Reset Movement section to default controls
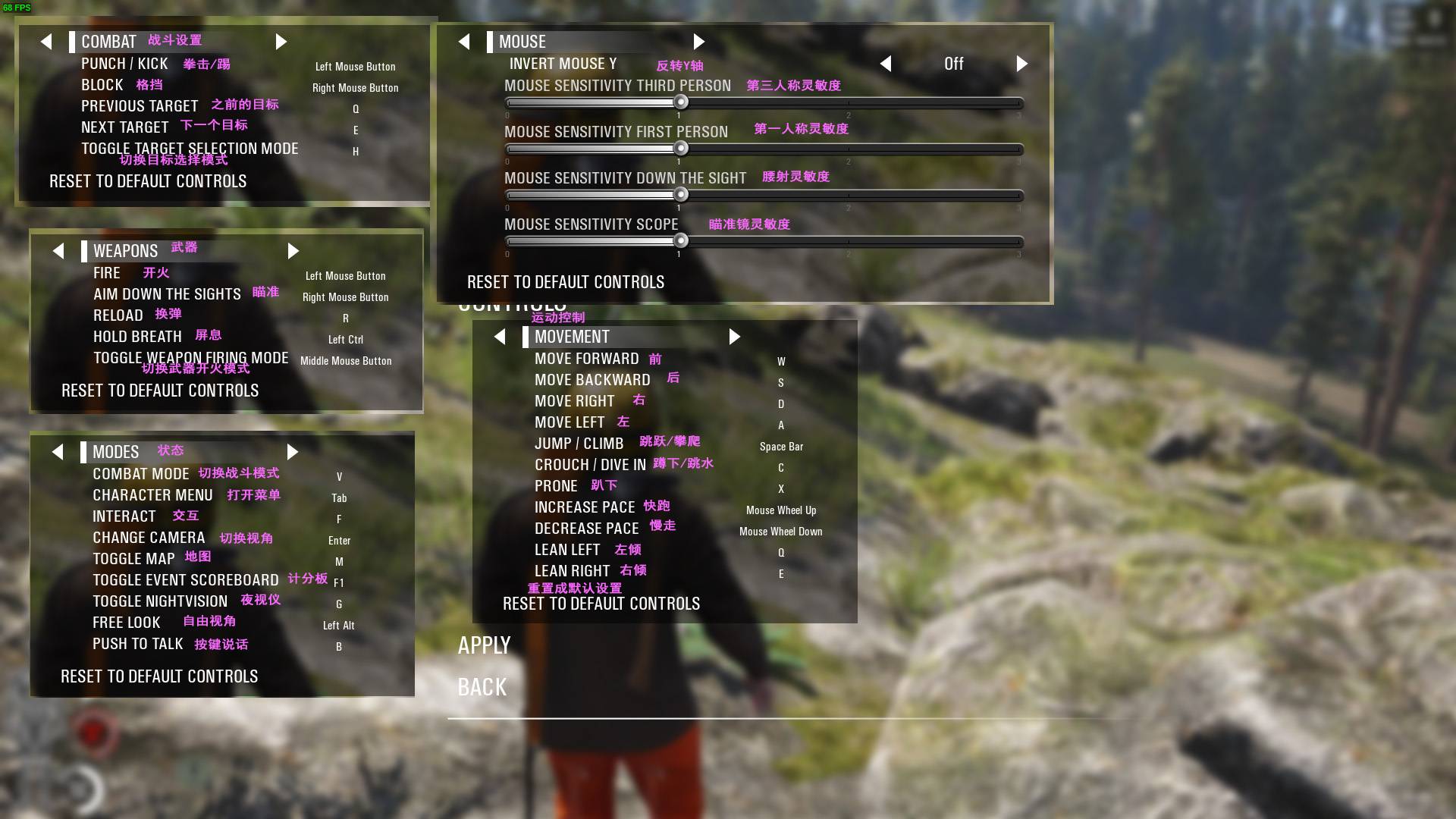1456x819 pixels. point(601,604)
